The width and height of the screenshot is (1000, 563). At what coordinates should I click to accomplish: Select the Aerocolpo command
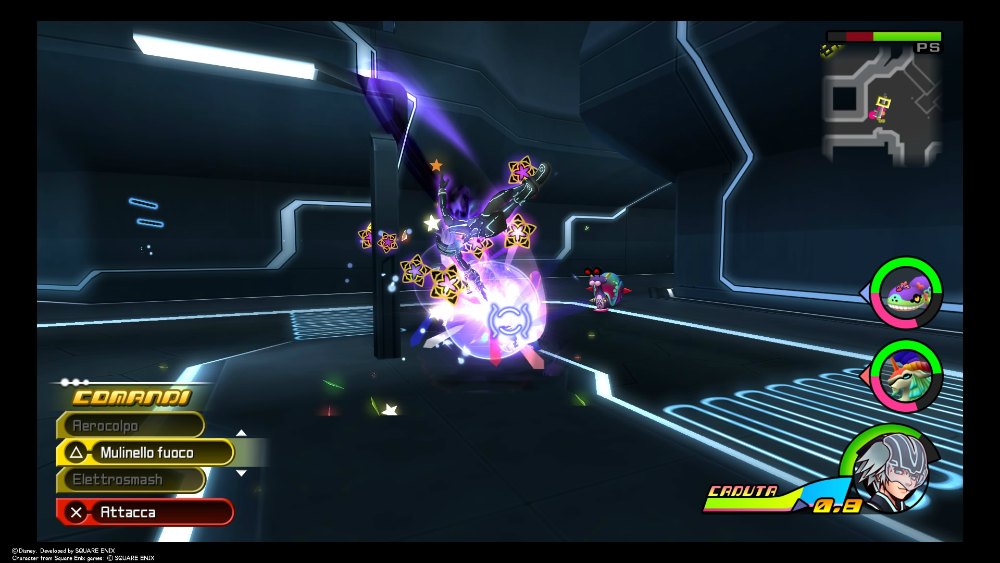click(131, 425)
